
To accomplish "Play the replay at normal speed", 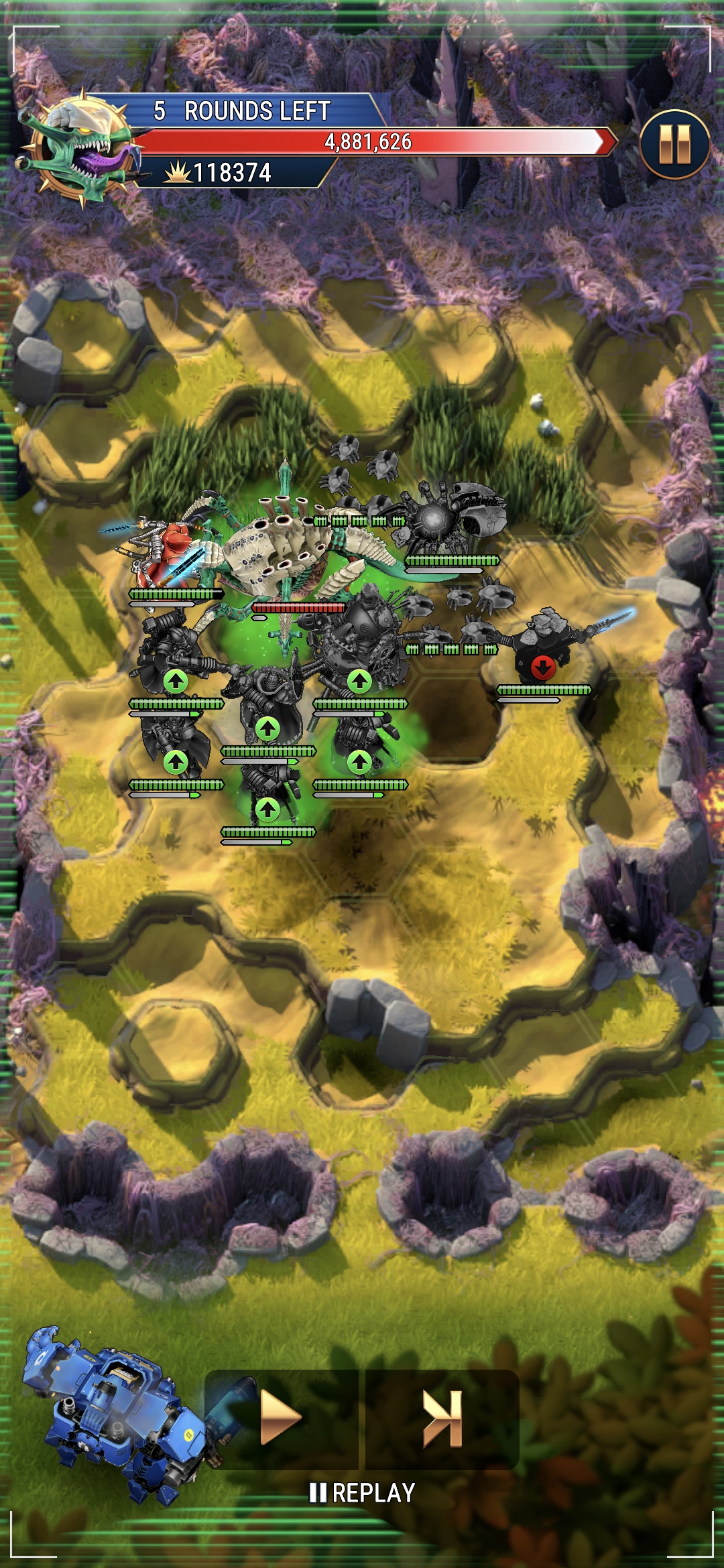I will coord(281,1417).
